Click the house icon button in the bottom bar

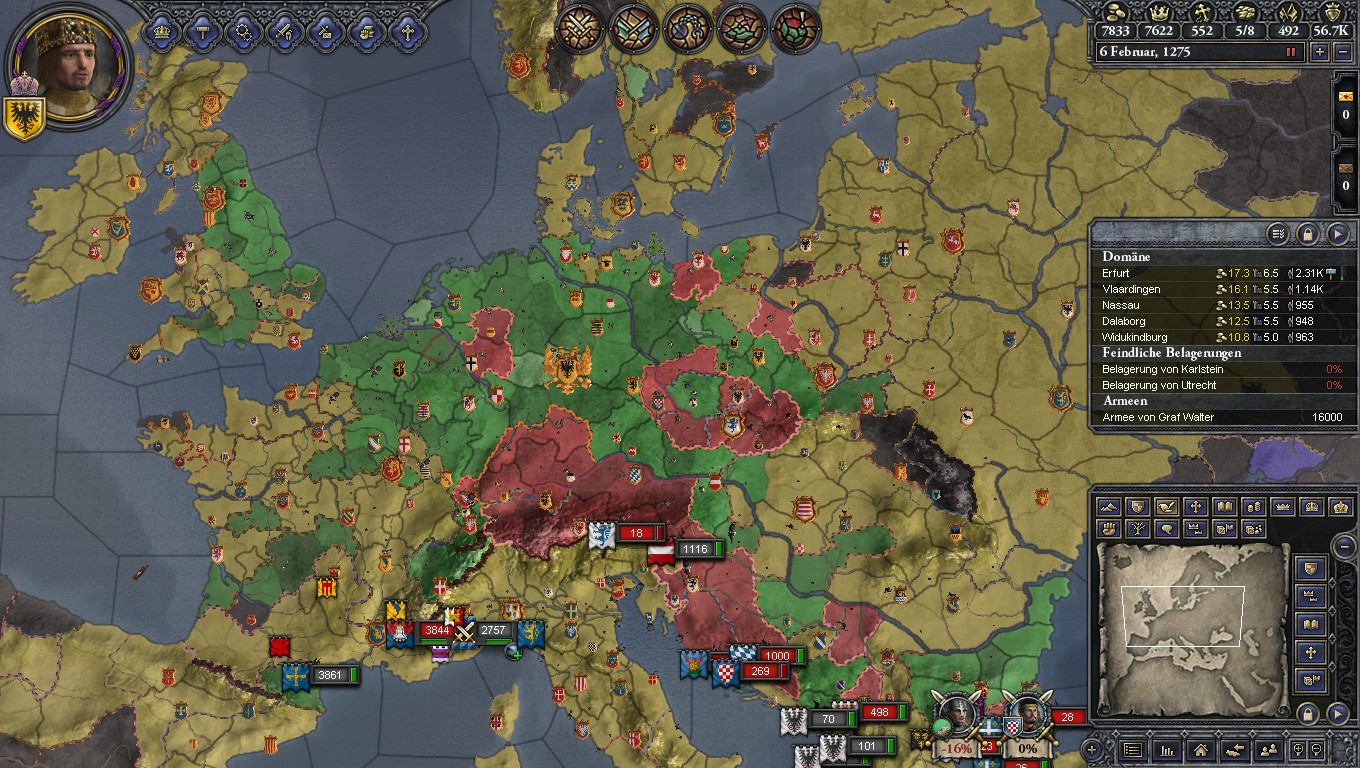1200,749
